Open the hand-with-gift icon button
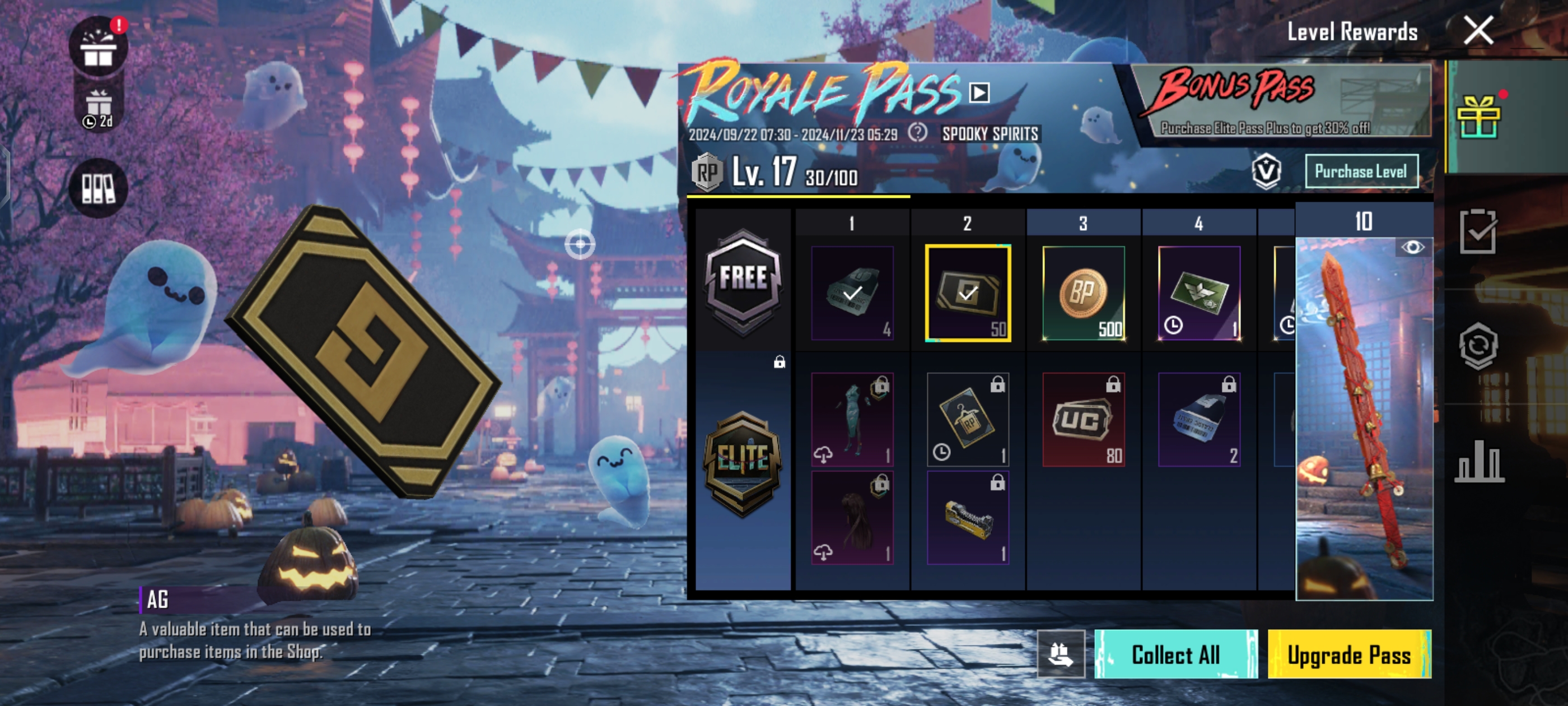1568x706 pixels. [1060, 654]
